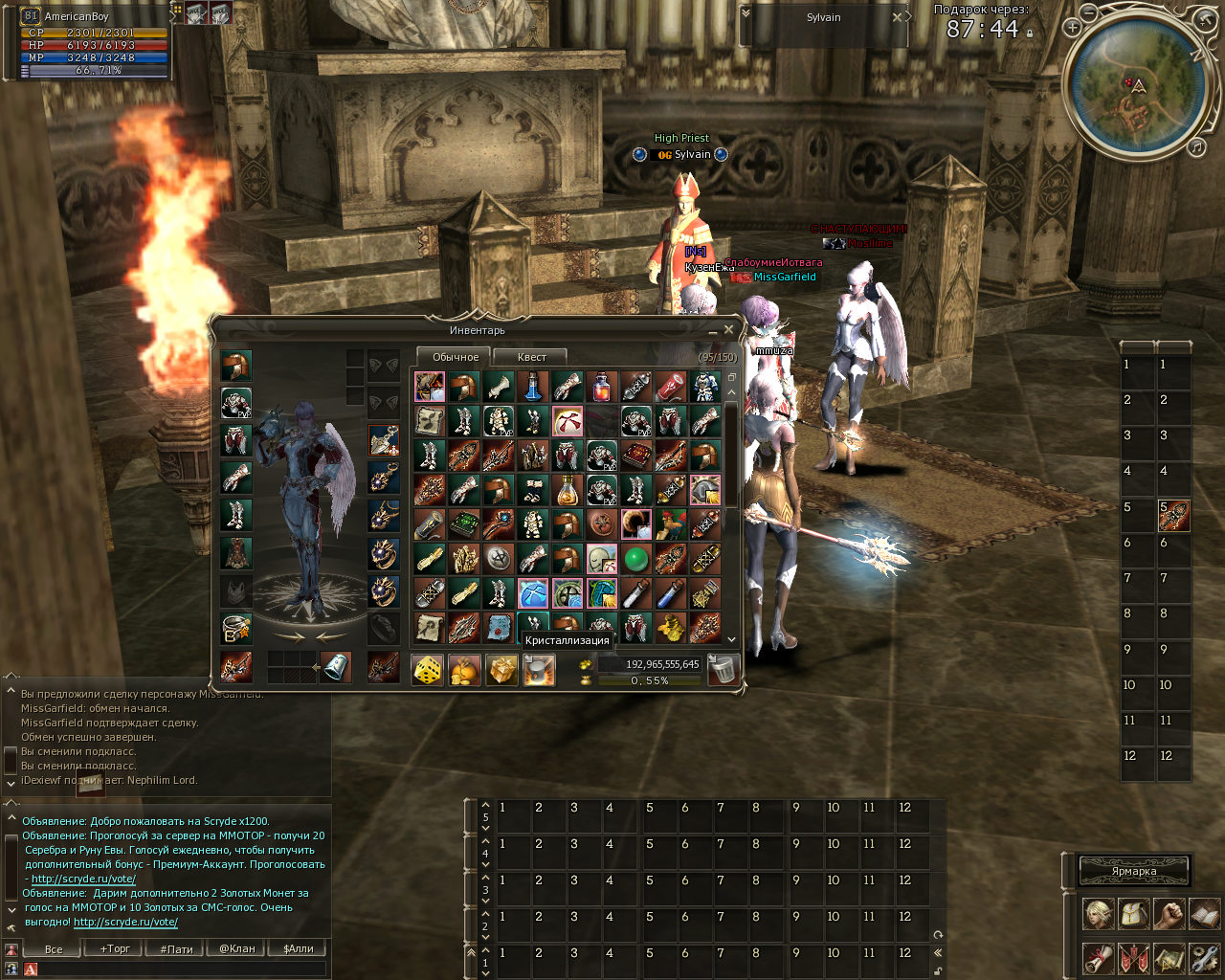The image size is (1225, 980).
Task: Switch chat to the +Торг tab
Action: pyautogui.click(x=115, y=949)
